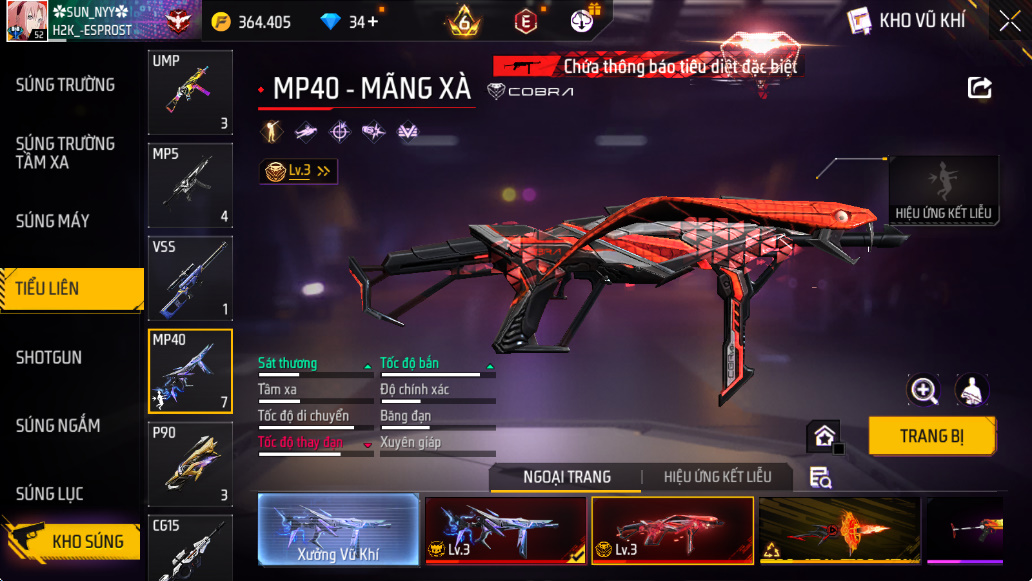Open the home icon button near TRANG BỊ

[x=824, y=436]
